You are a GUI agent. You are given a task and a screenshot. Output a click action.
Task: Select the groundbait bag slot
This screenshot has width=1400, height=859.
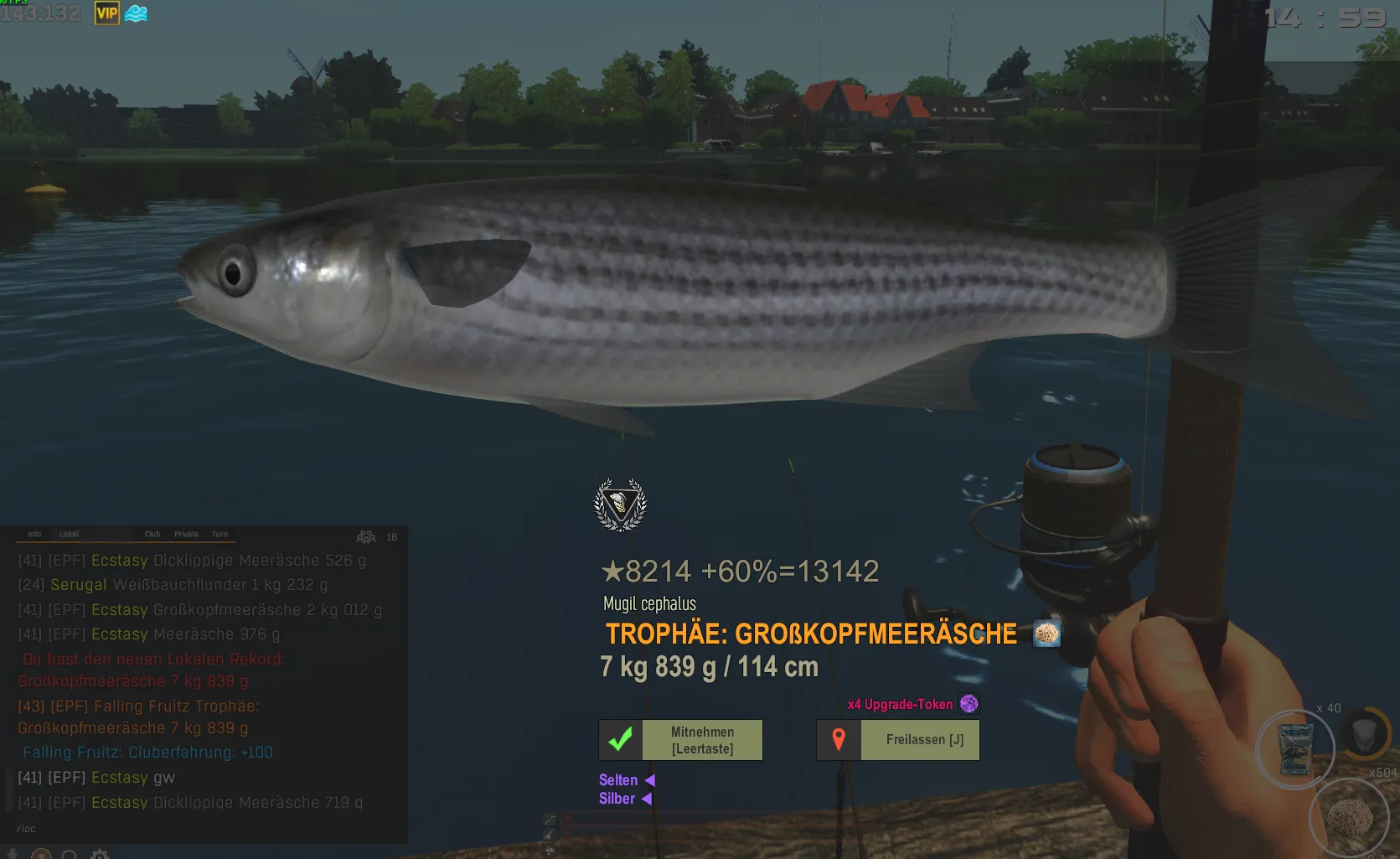[x=1294, y=748]
